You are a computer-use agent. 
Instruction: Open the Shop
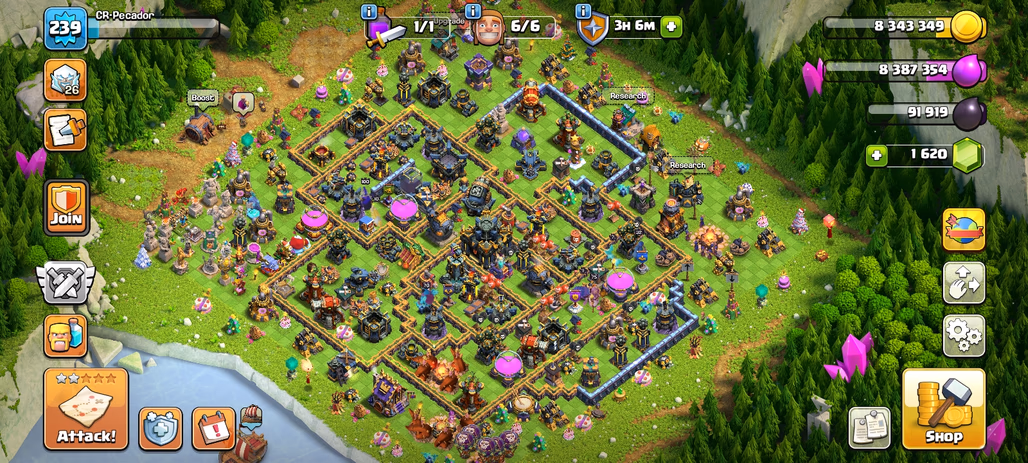pyautogui.click(x=943, y=408)
